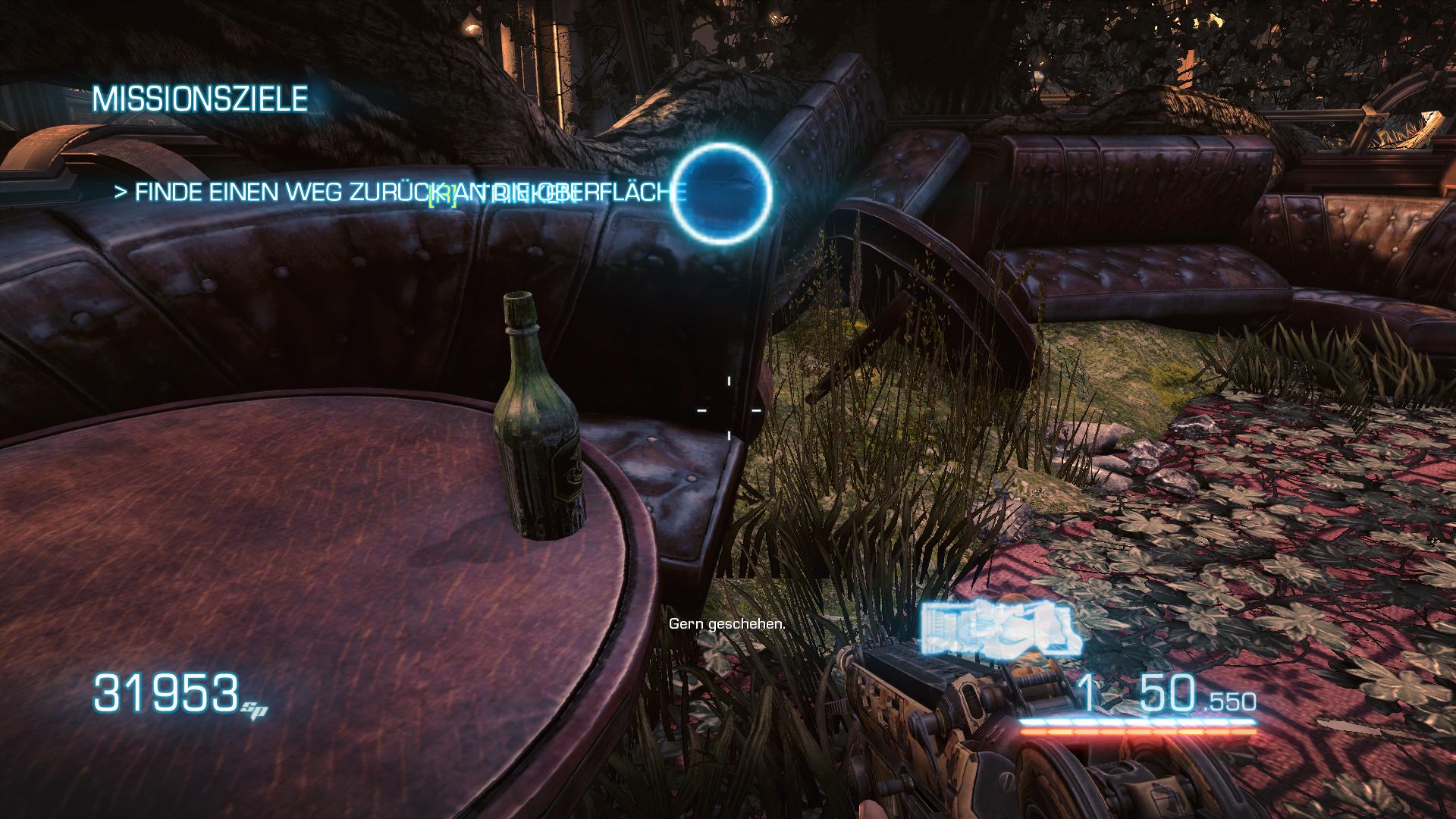Open the Missionsziele objectives header
Image resolution: width=1456 pixels, height=819 pixels.
pyautogui.click(x=200, y=99)
